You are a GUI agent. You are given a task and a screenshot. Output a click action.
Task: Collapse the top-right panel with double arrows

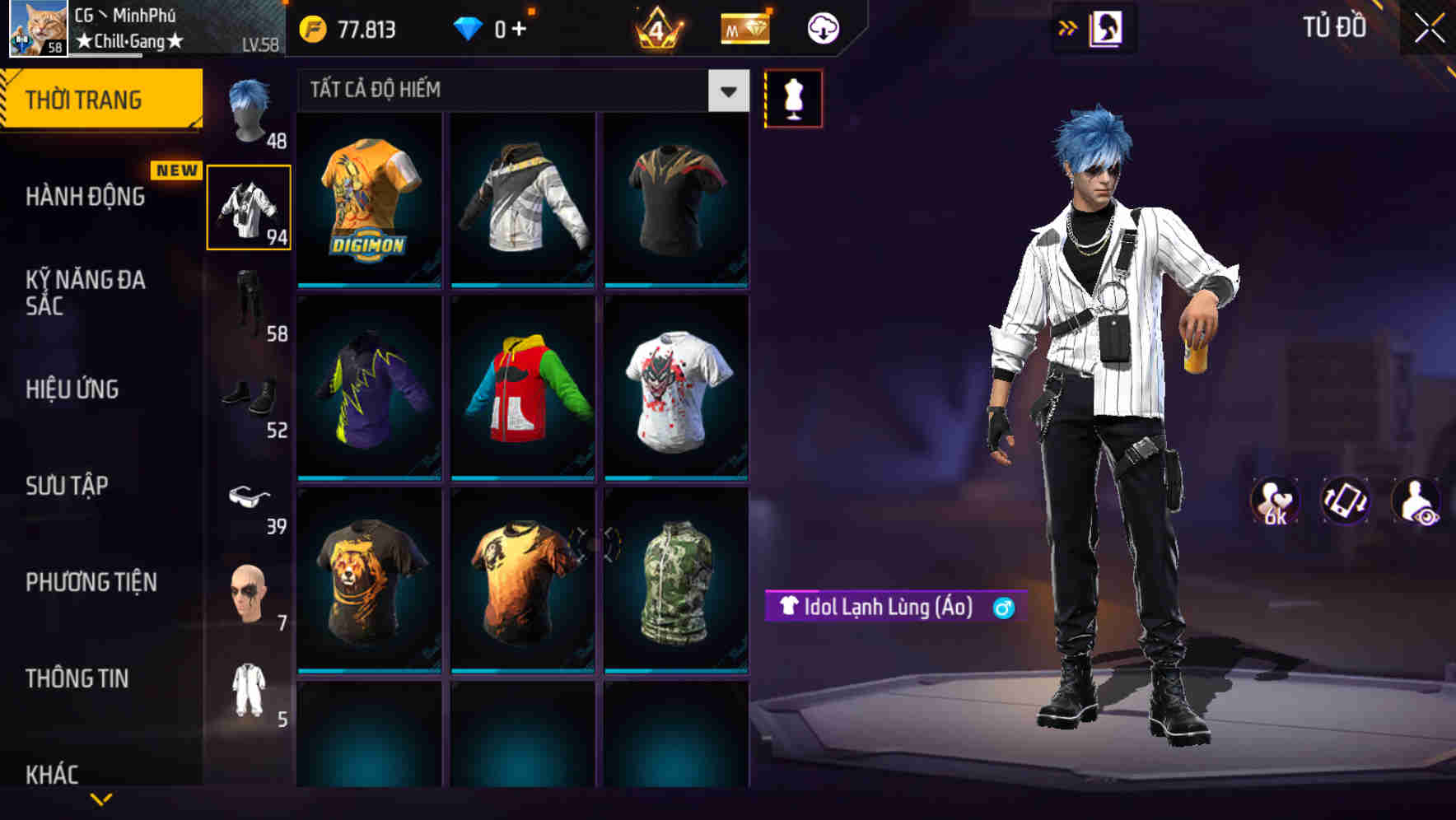click(x=1068, y=27)
